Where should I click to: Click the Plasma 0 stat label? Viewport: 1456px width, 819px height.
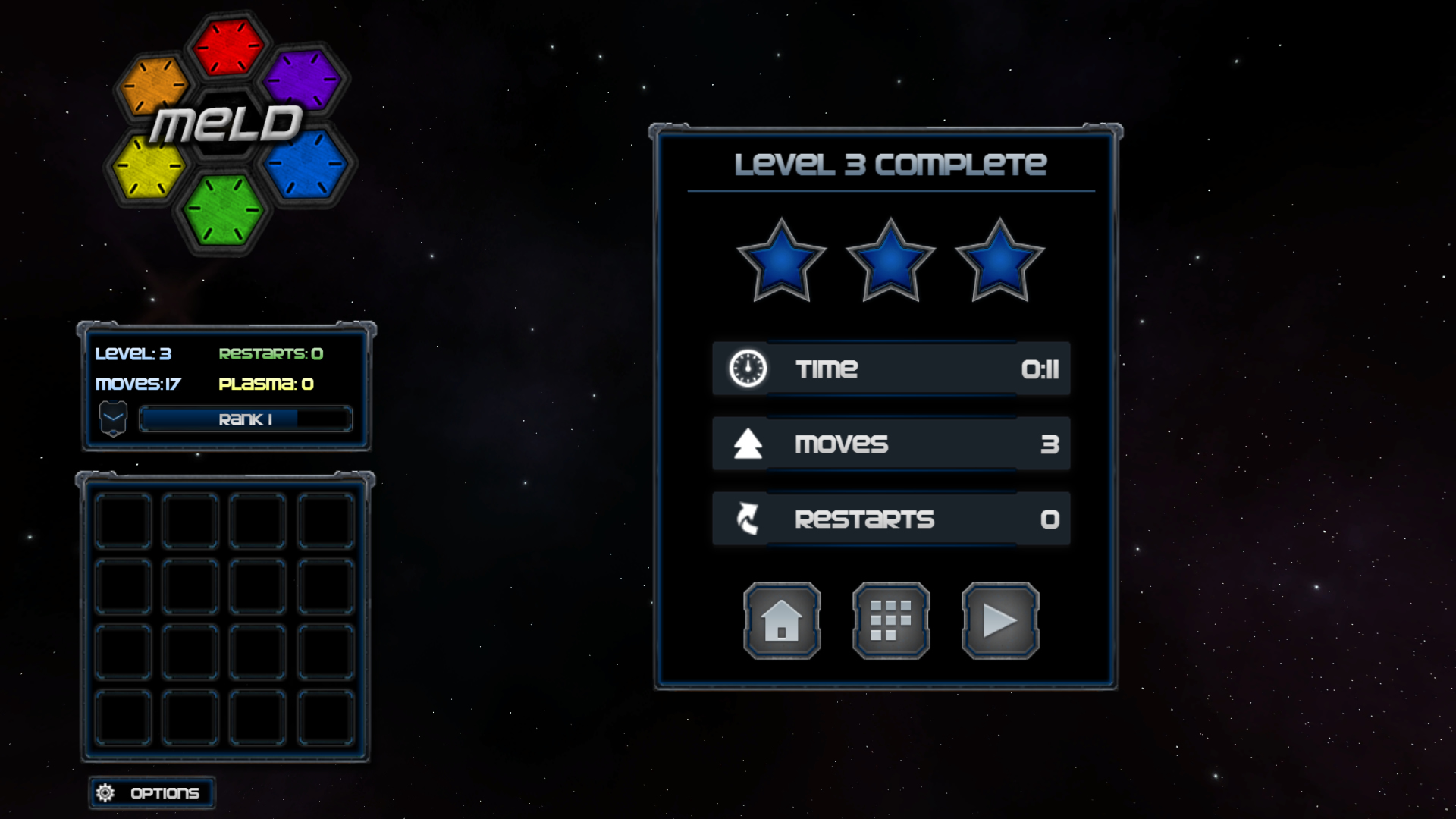[x=266, y=384]
